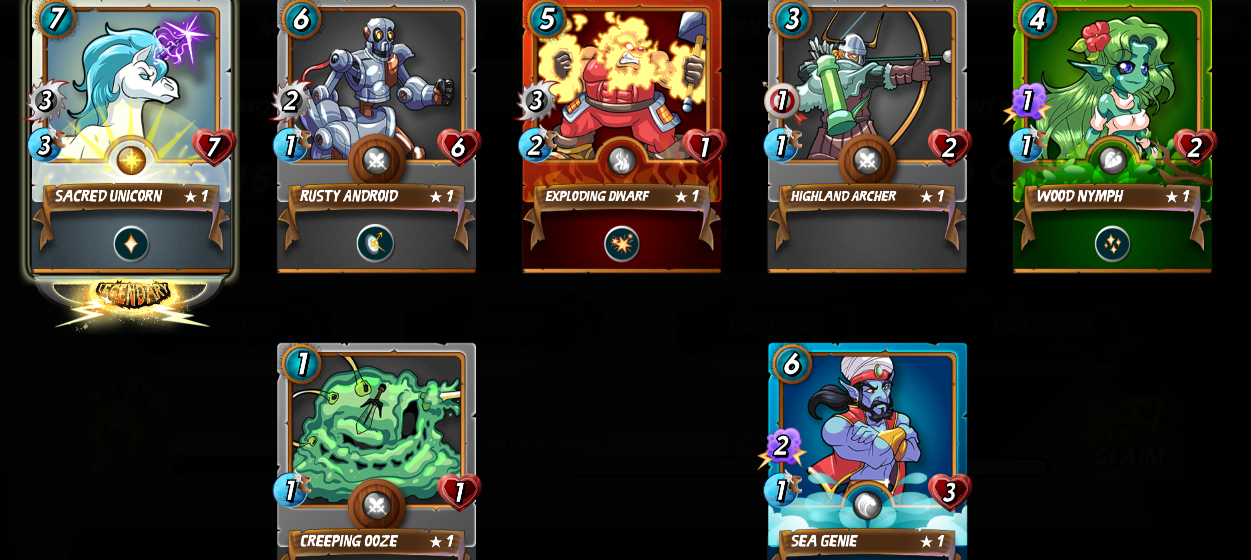Choose the Sea Genie card
1251x560 pixels.
[x=866, y=430]
